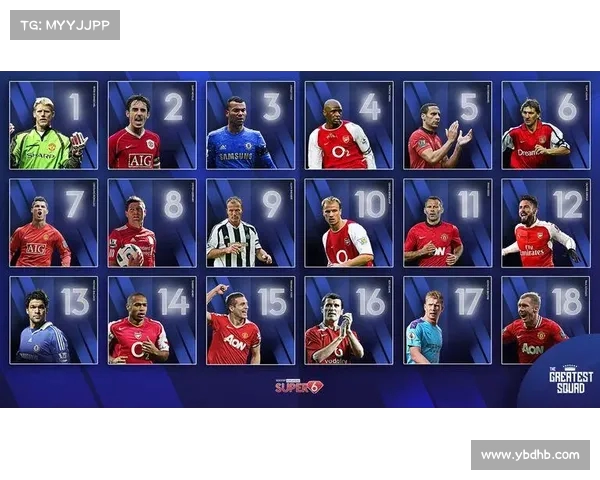Select the number 4 player card
Viewport: 600px width, 480px height.
(x=349, y=125)
